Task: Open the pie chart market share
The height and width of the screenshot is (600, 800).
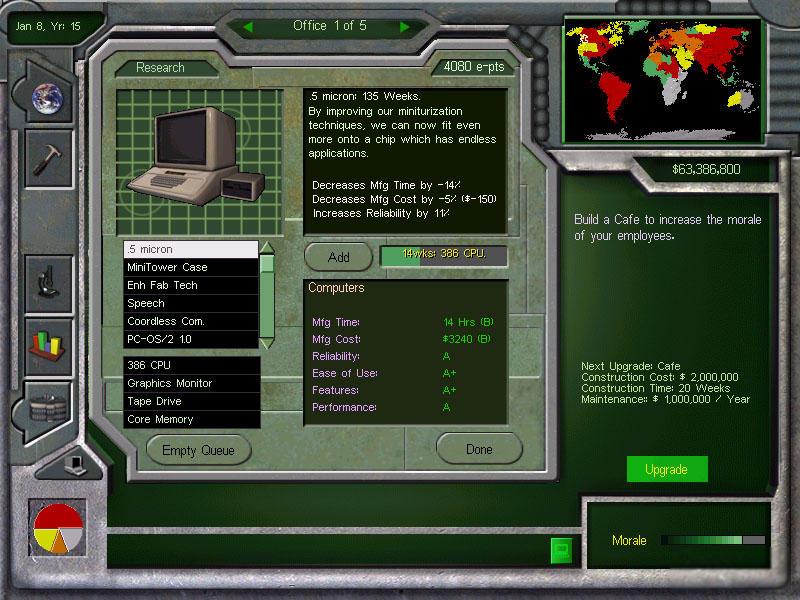Action: click(57, 529)
